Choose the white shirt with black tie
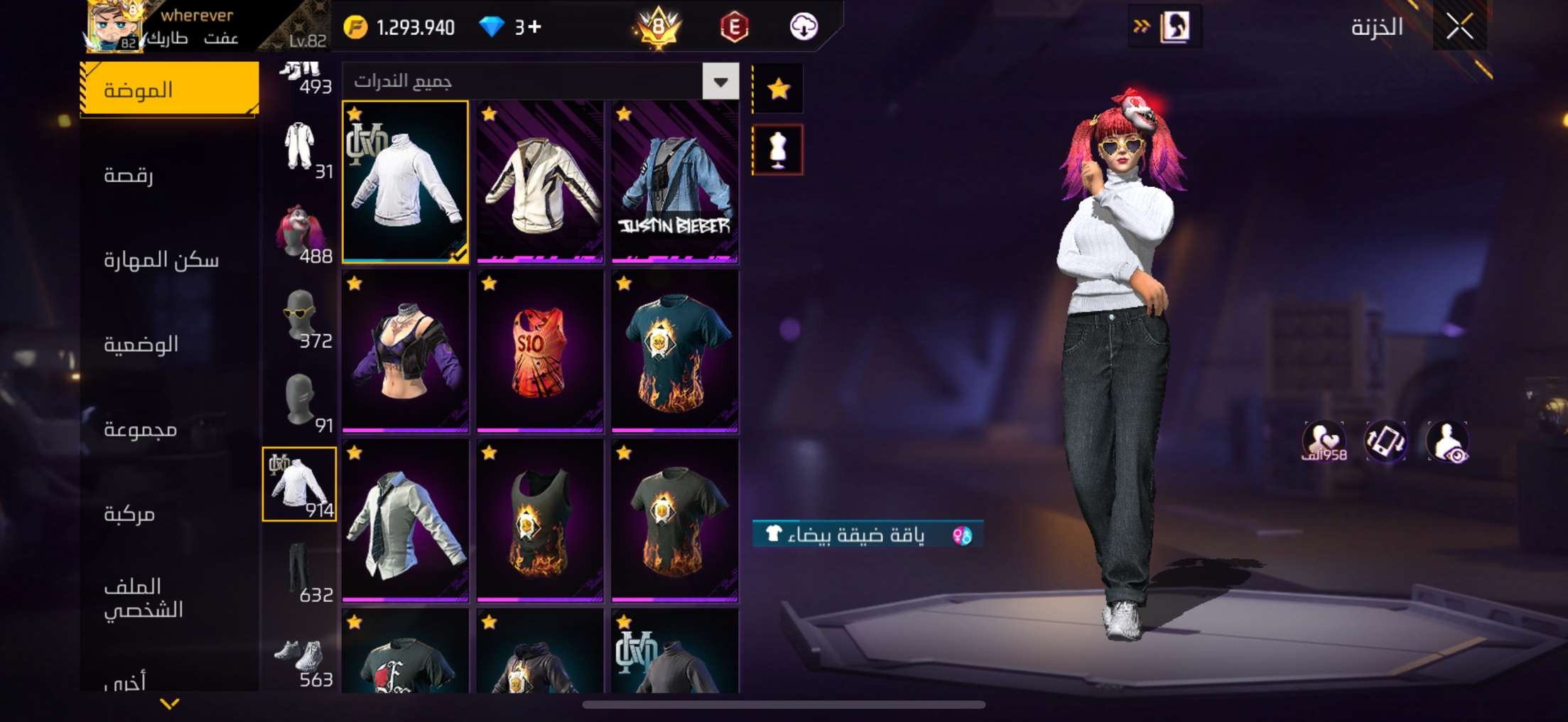This screenshot has height=722, width=1568. pyautogui.click(x=405, y=520)
